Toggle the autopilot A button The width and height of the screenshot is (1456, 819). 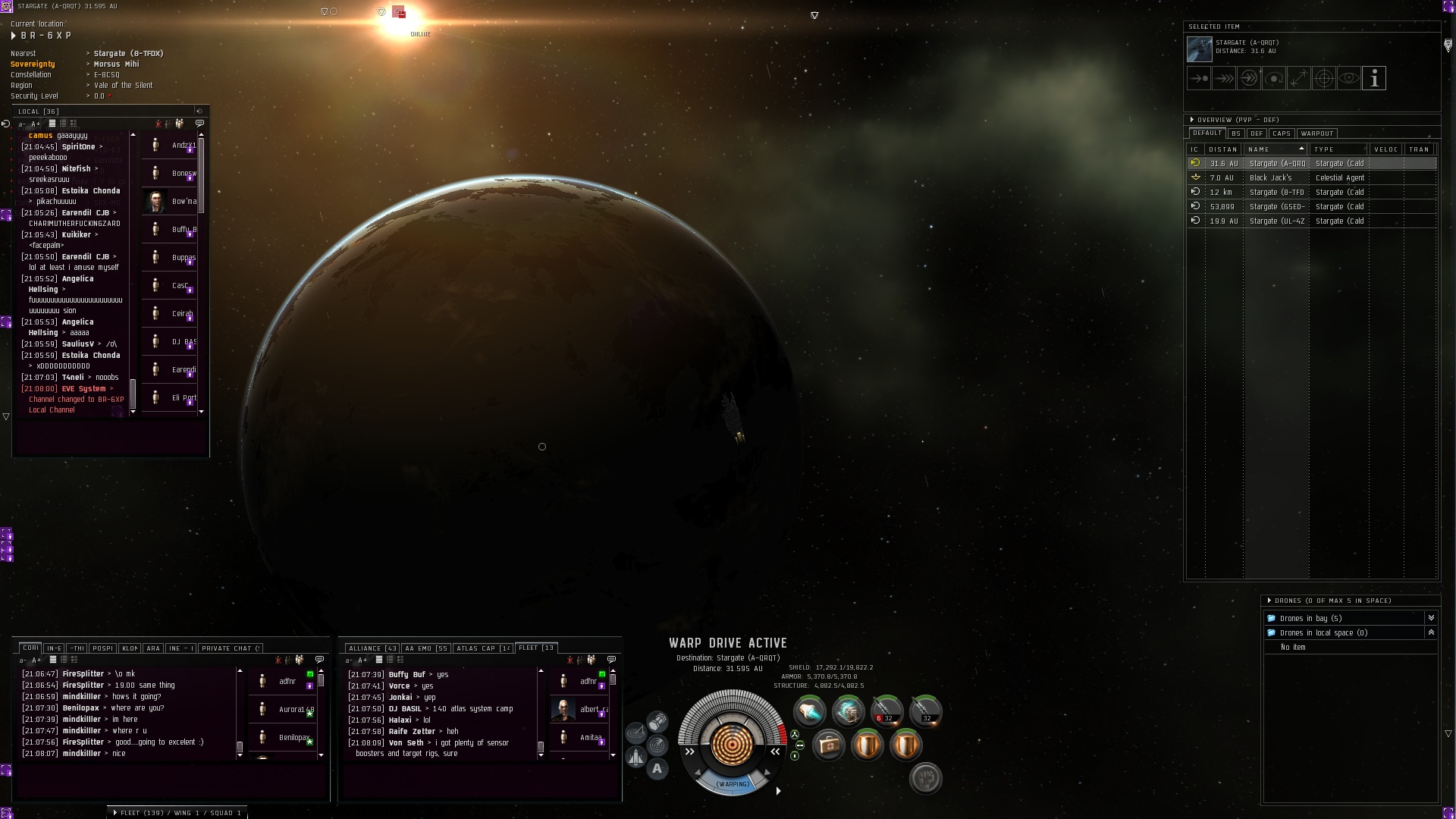(657, 768)
